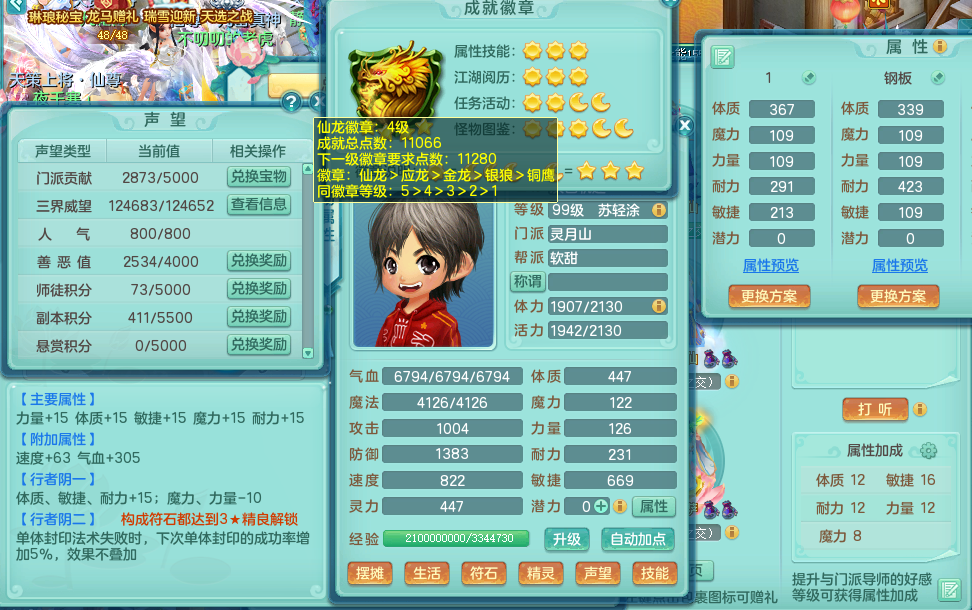The height and width of the screenshot is (610, 972).
Task: Open 查看信息 for 三界威望
Action: (259, 205)
